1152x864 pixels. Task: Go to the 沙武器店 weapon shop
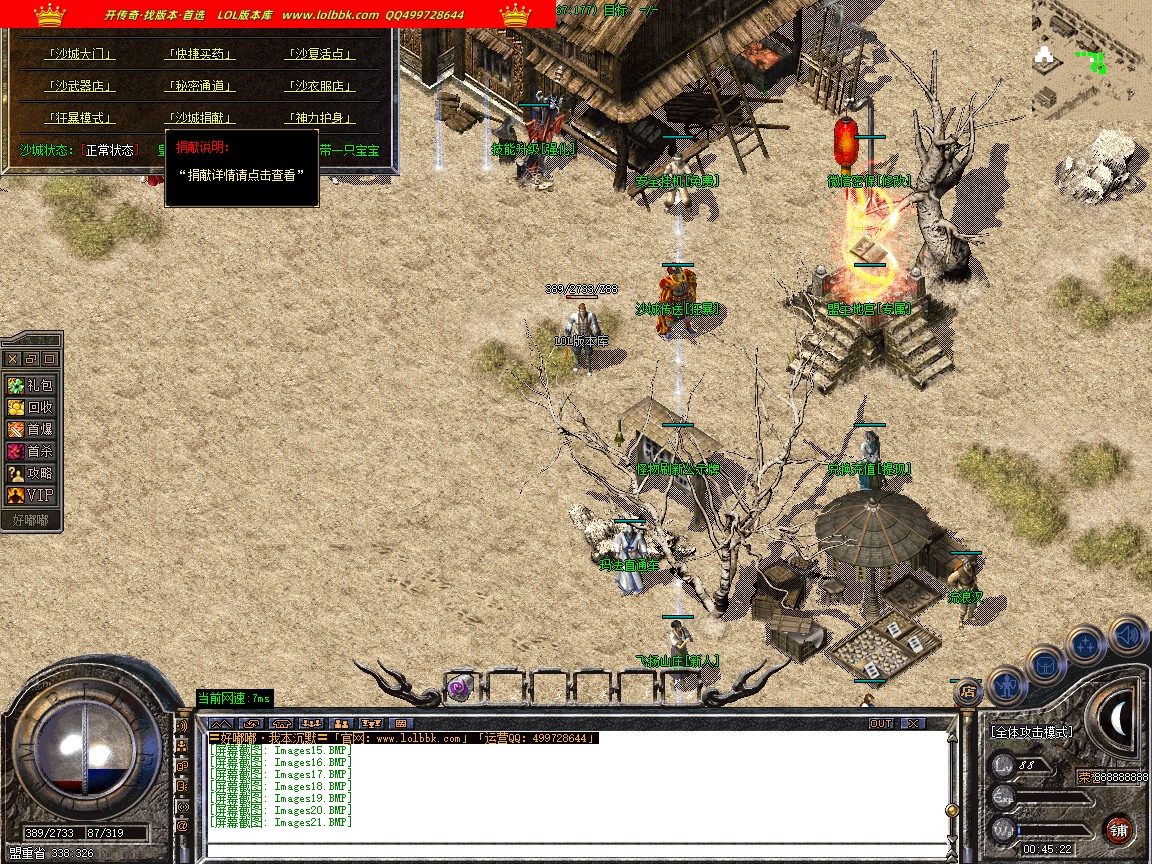(x=80, y=86)
